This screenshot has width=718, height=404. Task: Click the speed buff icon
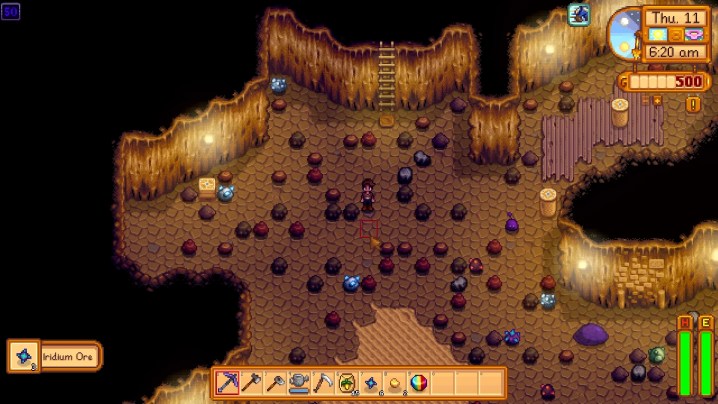click(579, 14)
